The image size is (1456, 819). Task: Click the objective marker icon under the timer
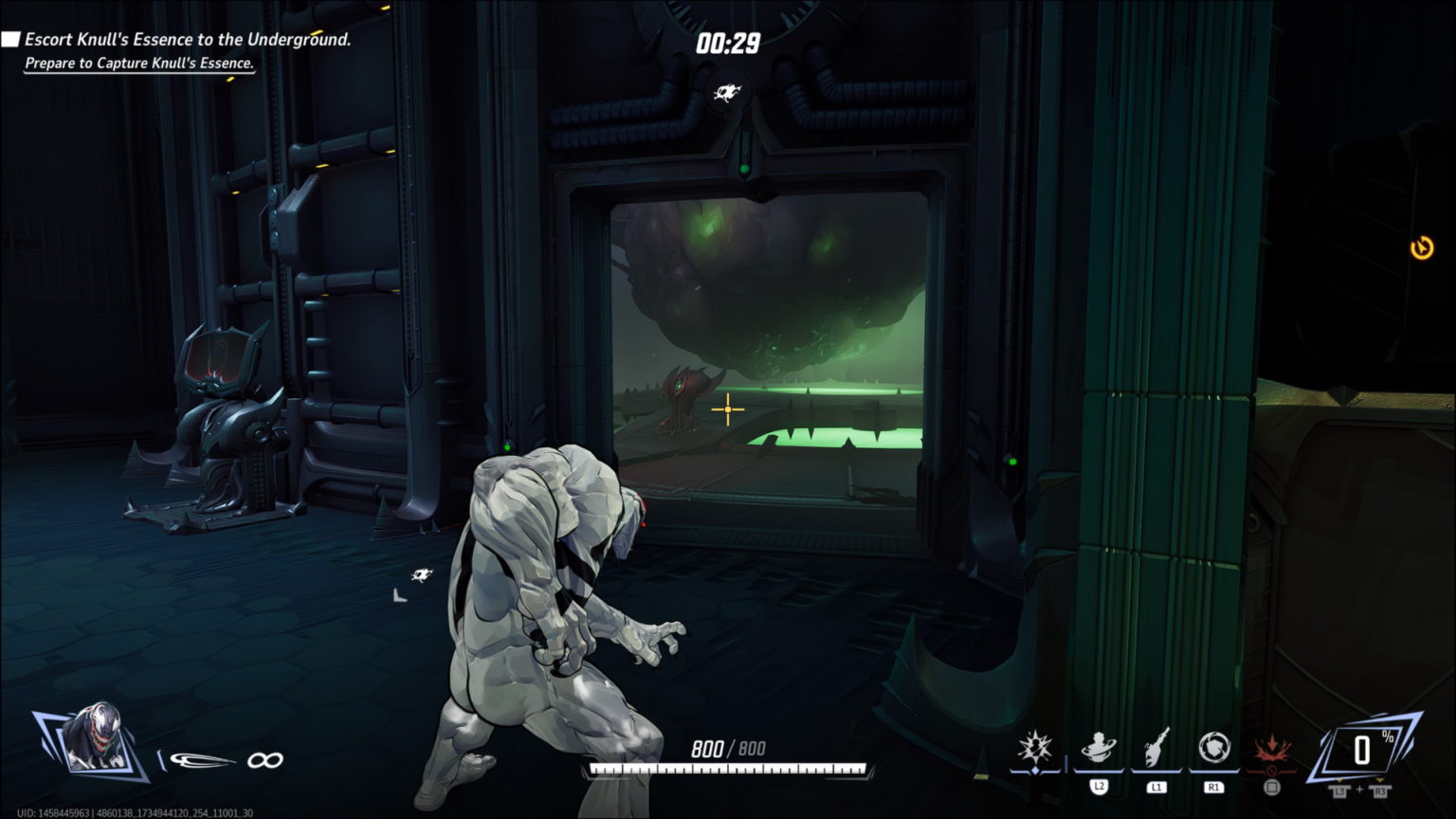click(x=727, y=92)
